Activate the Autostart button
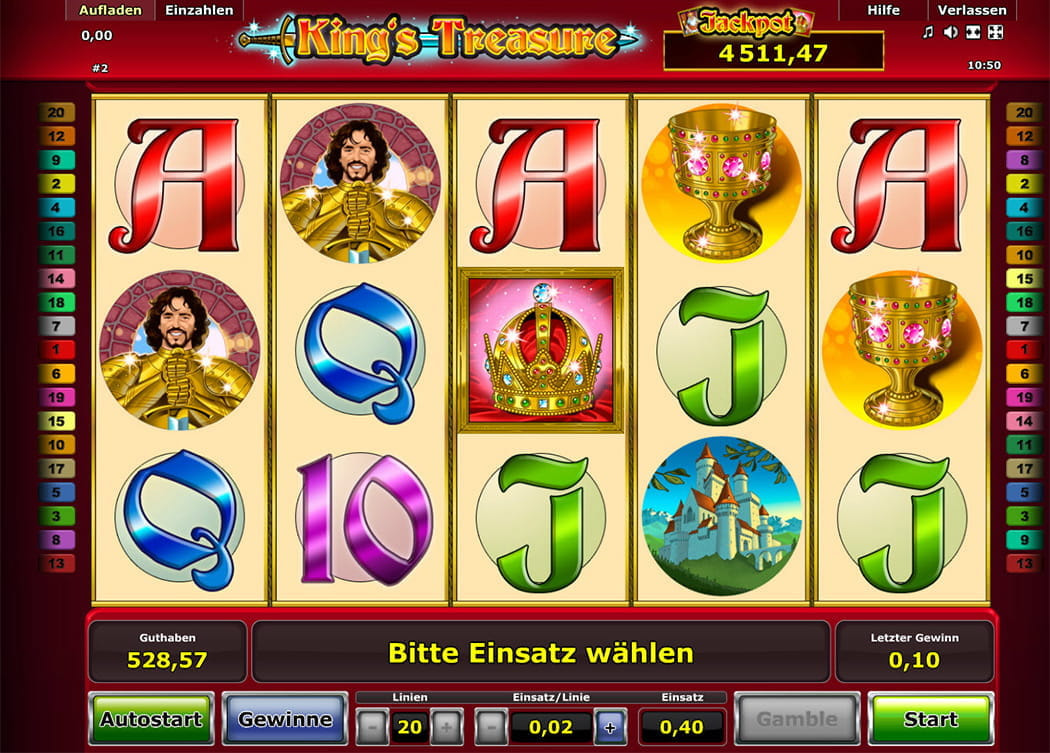The width and height of the screenshot is (1050, 753). [x=150, y=719]
